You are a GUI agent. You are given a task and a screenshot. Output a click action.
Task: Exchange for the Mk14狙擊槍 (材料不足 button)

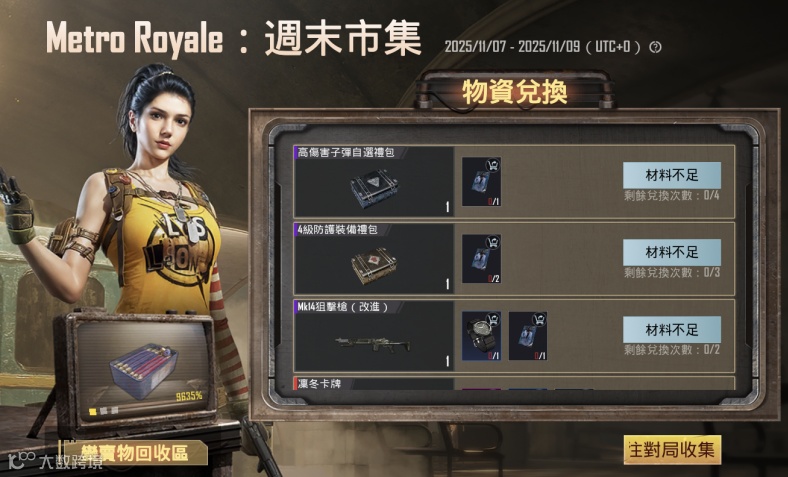pos(671,328)
